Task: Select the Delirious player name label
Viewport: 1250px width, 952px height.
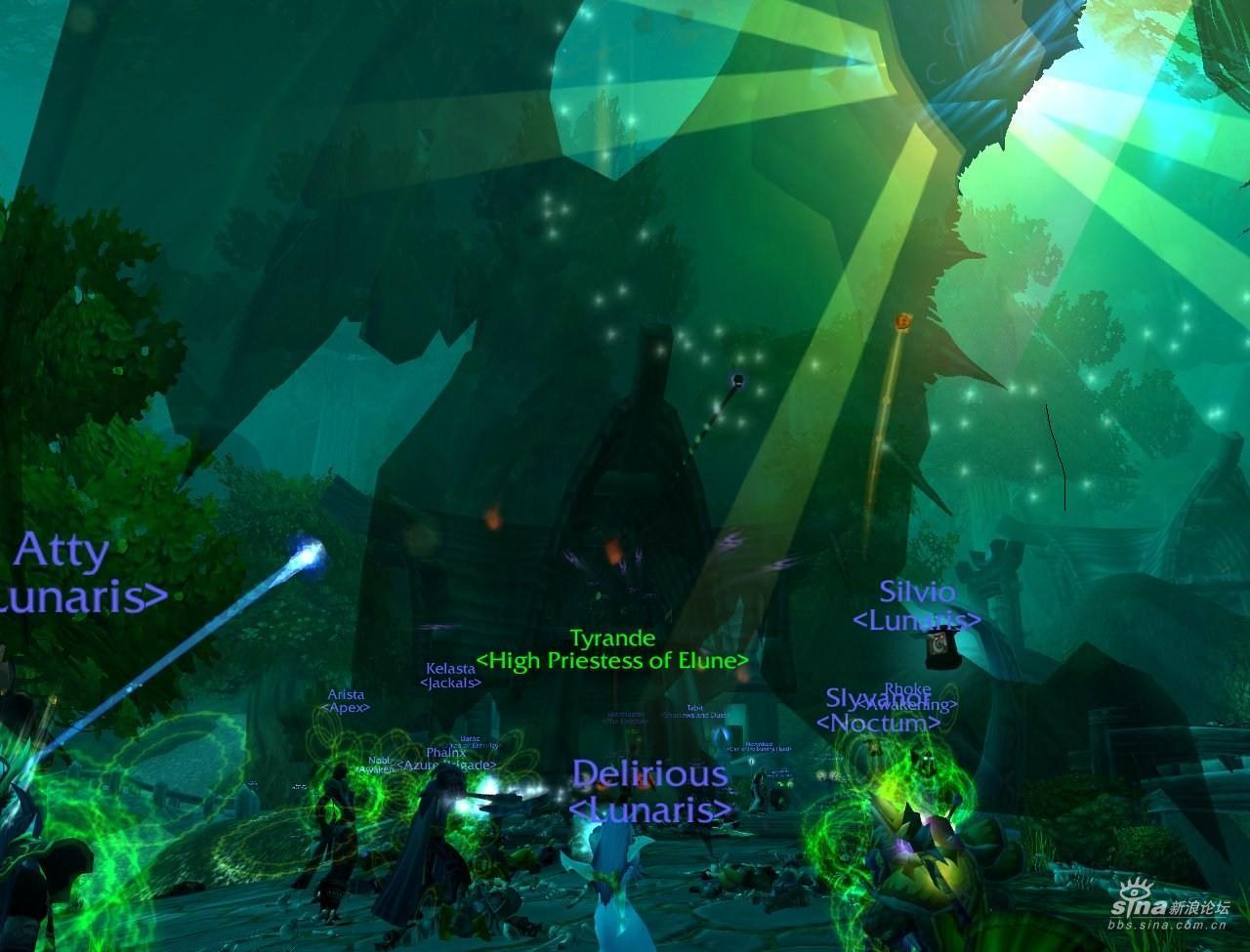Action: (649, 775)
